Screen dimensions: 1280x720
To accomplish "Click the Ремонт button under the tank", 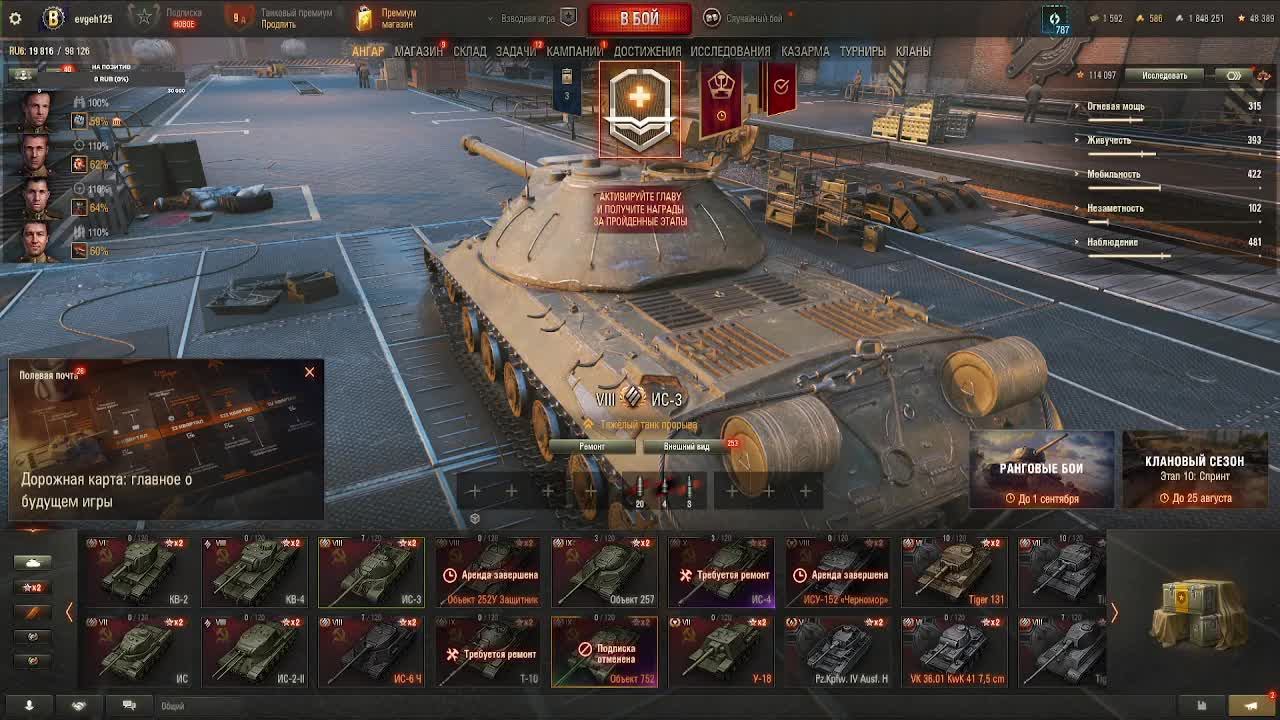I will click(593, 447).
